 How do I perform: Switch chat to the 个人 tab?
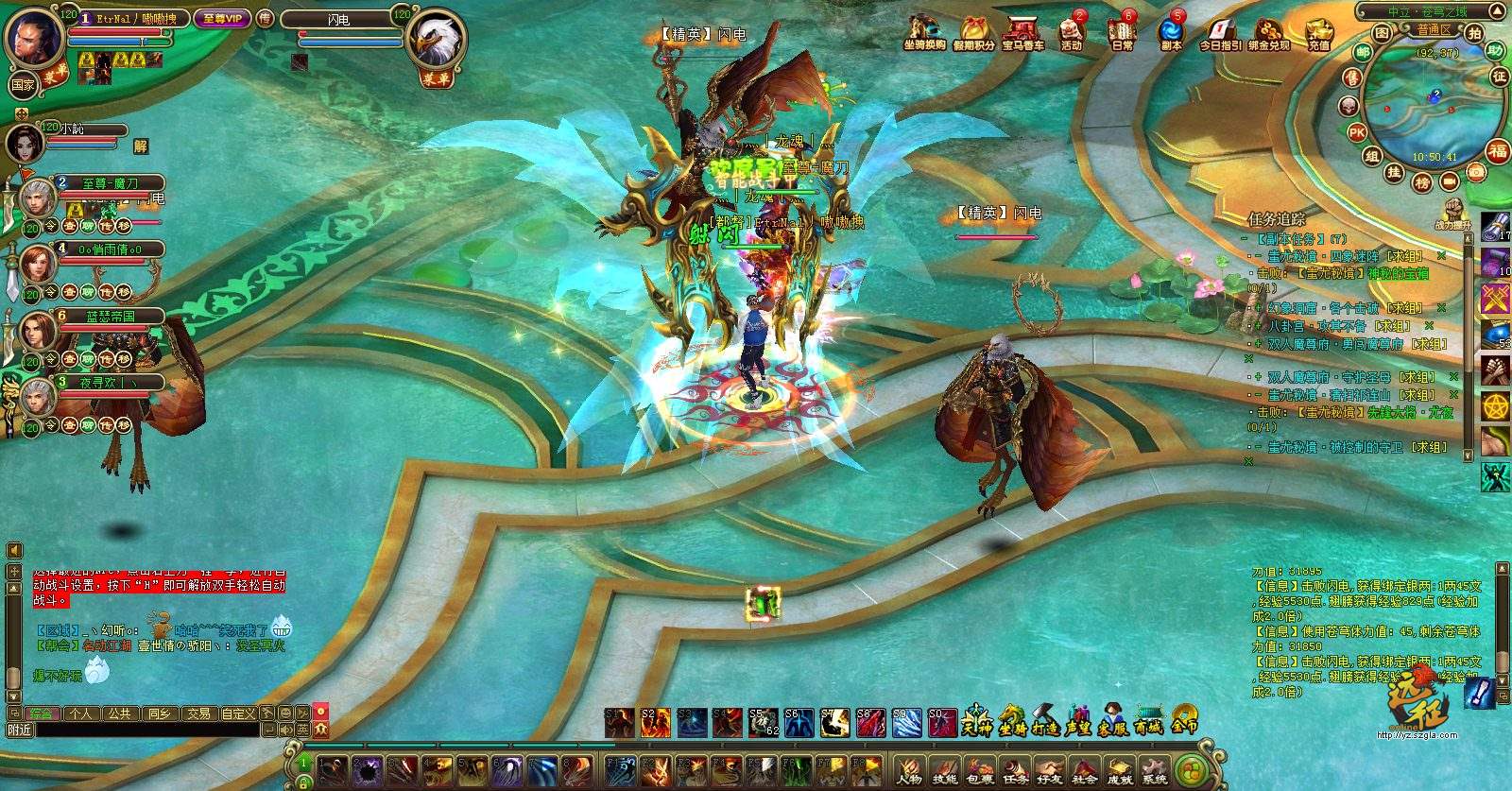tap(80, 714)
